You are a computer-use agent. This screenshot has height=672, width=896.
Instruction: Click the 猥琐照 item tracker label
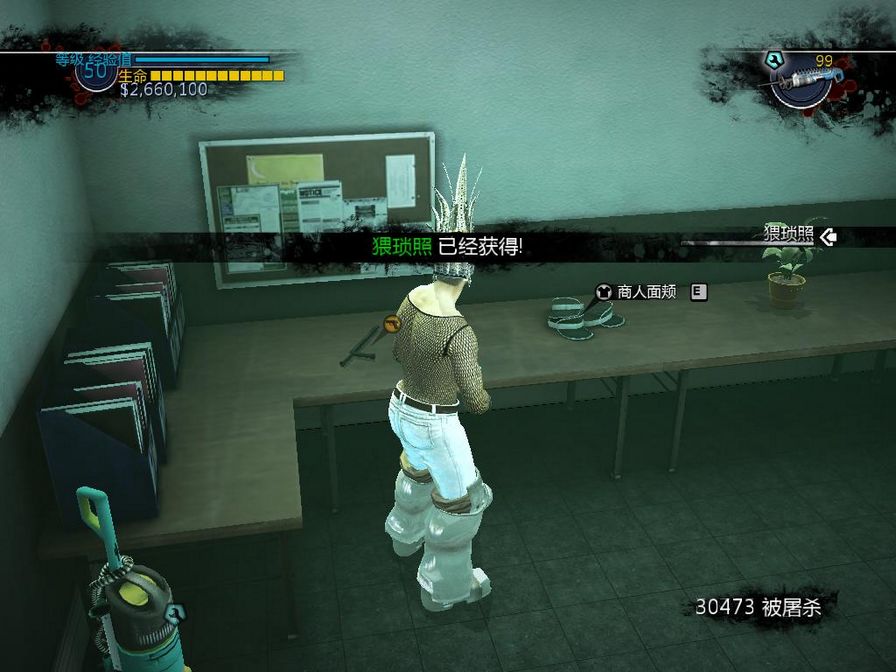(788, 235)
